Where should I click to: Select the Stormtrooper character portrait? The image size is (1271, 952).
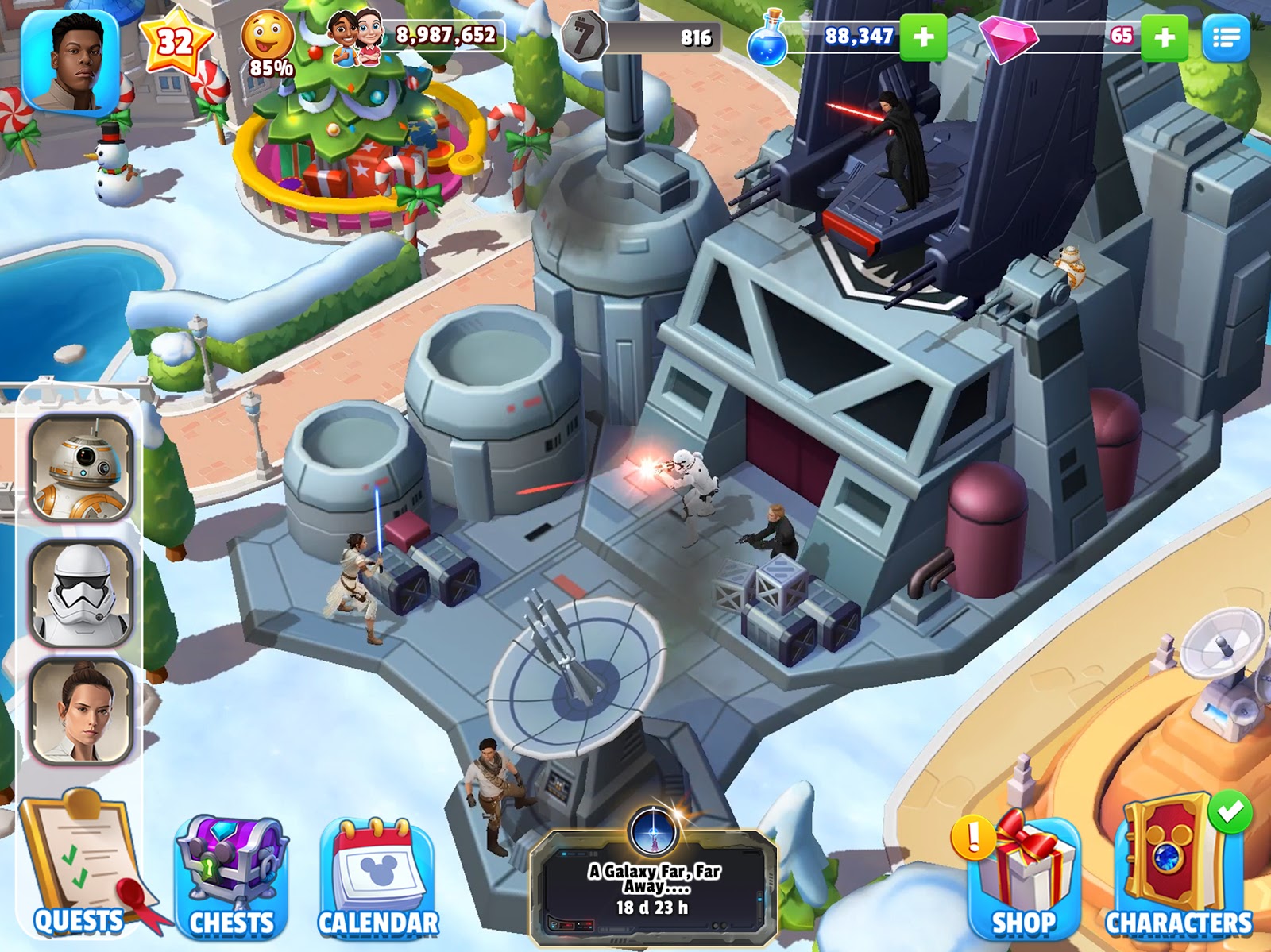point(81,592)
